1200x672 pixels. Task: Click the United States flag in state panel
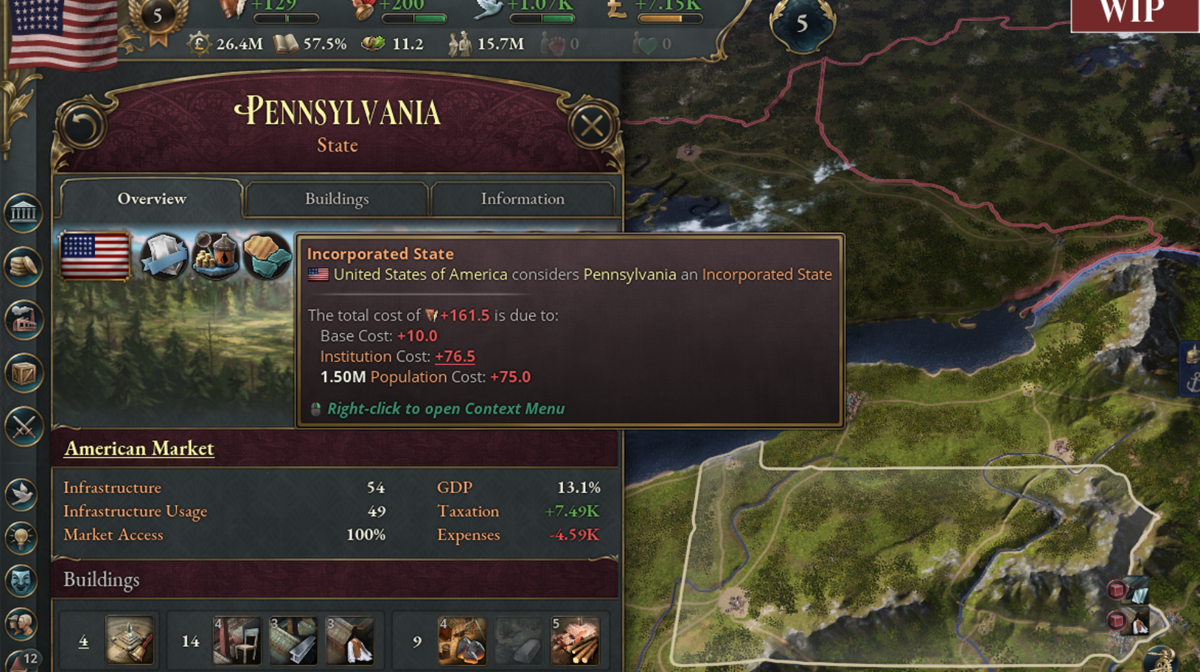pos(95,257)
